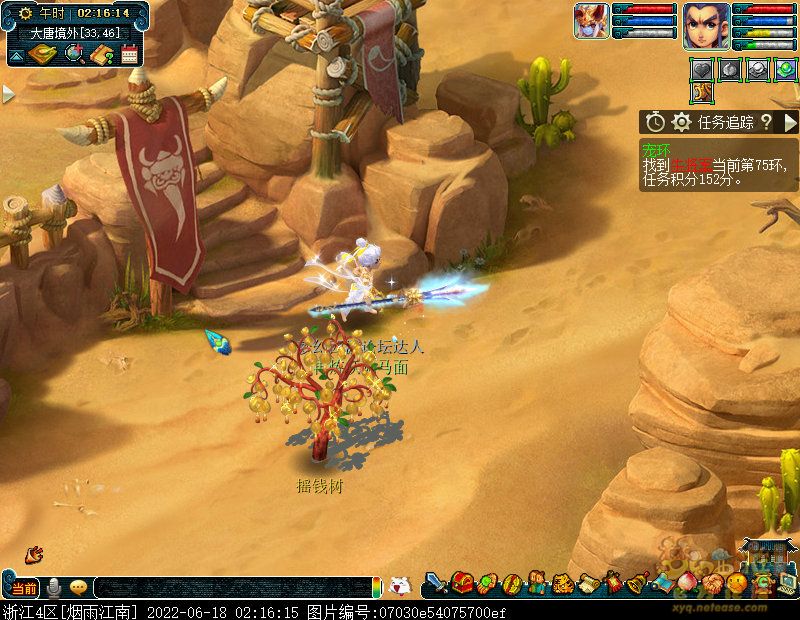Viewport: 800px width, 620px height.
Task: Click the grey heart buff icon
Action: (703, 69)
